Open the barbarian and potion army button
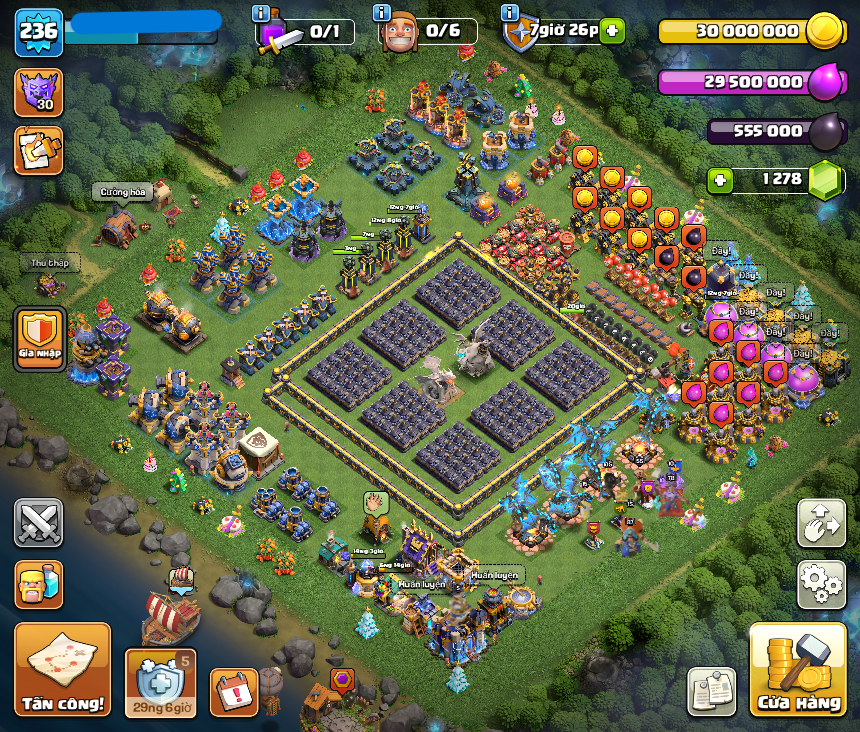Screen dimensions: 860x732 click(x=39, y=584)
